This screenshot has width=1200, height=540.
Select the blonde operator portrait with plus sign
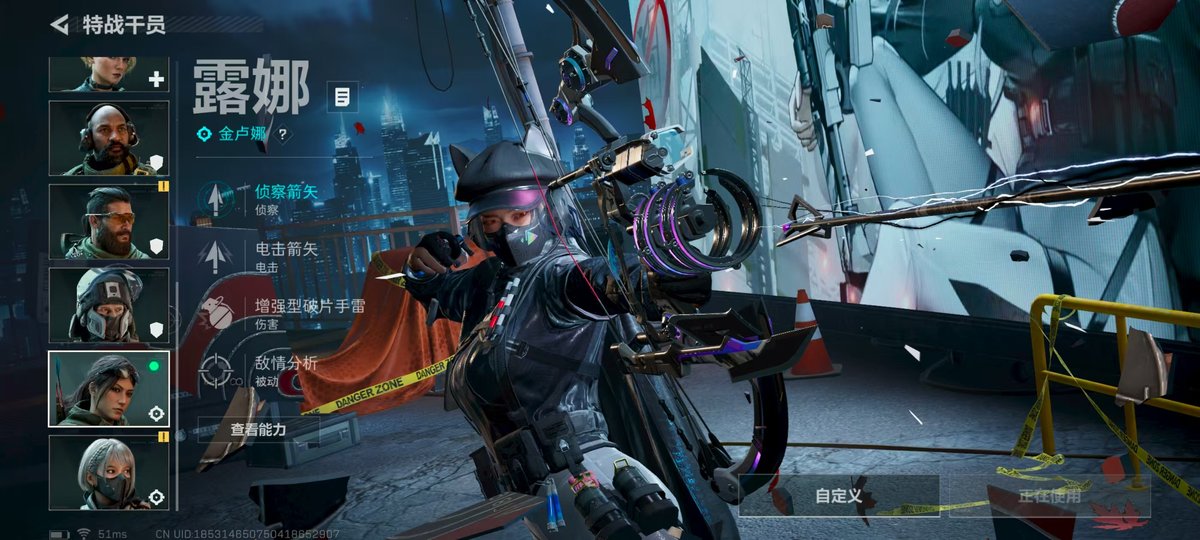point(109,74)
